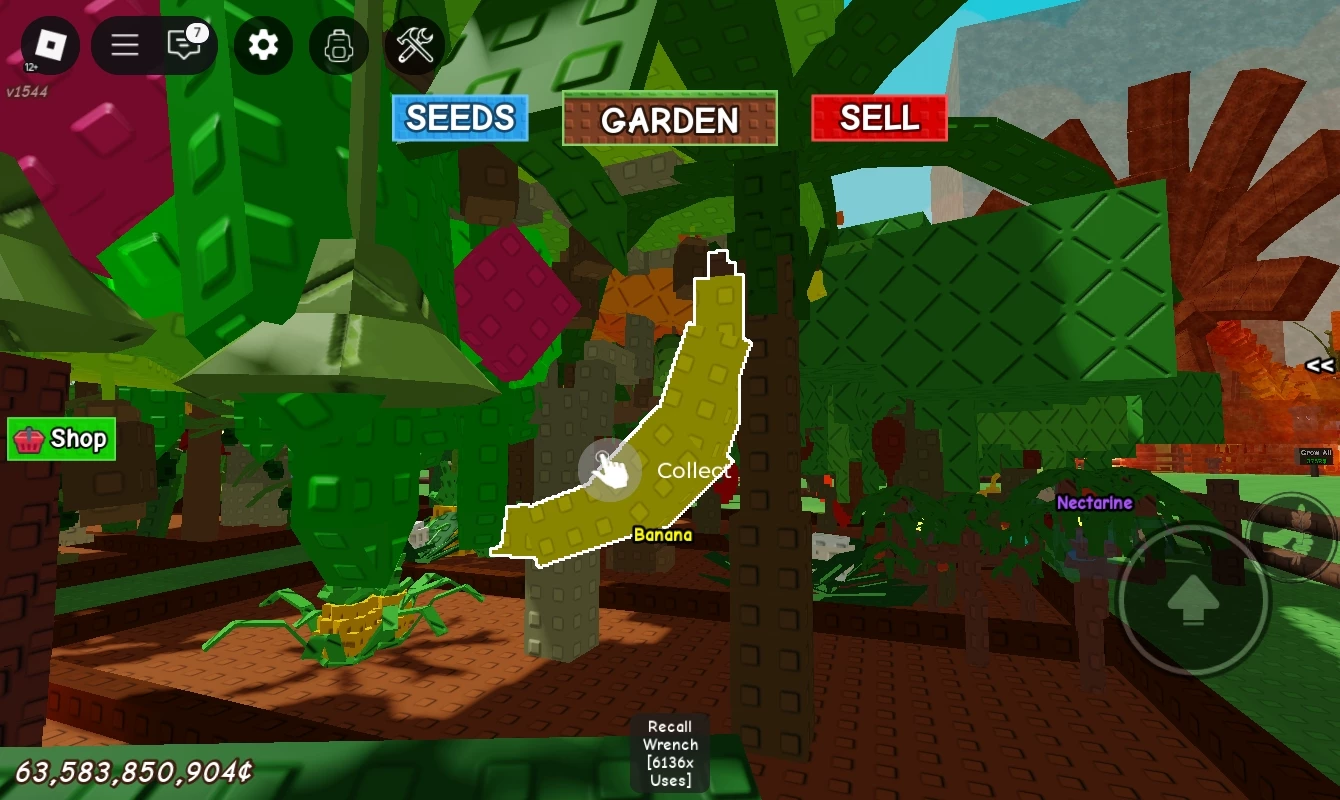Go to the GARDEN button
Image resolution: width=1340 pixels, height=800 pixels.
pyautogui.click(x=669, y=119)
